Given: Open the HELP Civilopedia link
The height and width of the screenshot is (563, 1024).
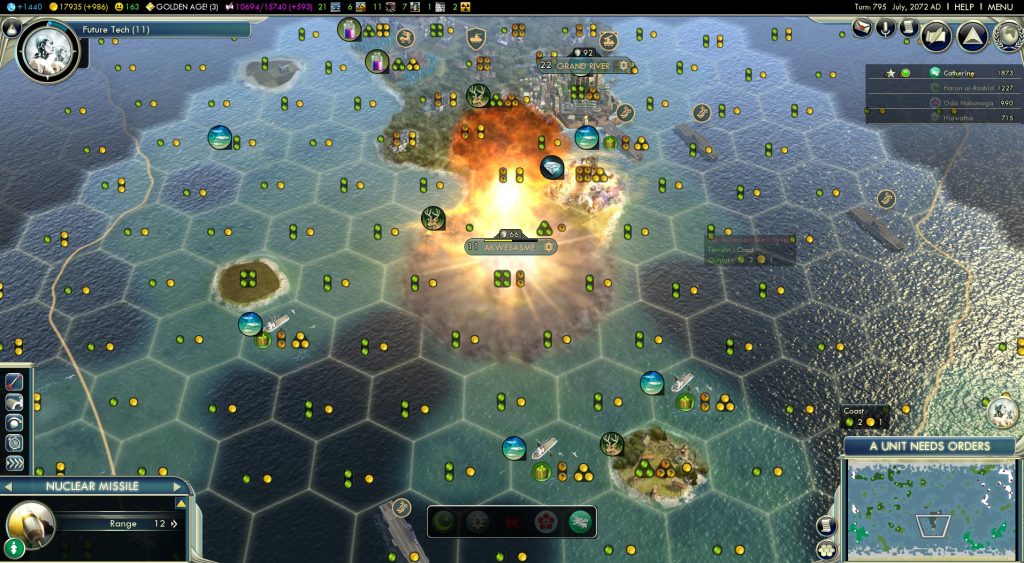Looking at the screenshot, I should point(964,6).
